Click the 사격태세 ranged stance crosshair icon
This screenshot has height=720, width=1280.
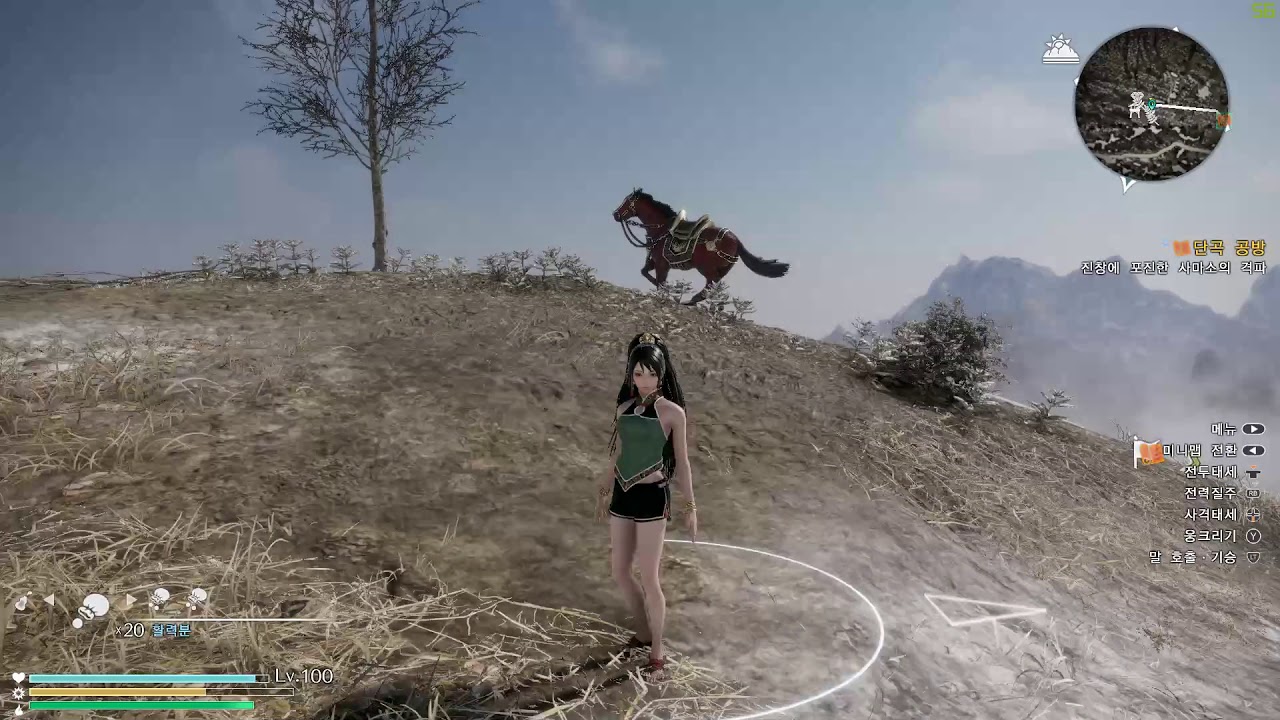click(x=1252, y=516)
